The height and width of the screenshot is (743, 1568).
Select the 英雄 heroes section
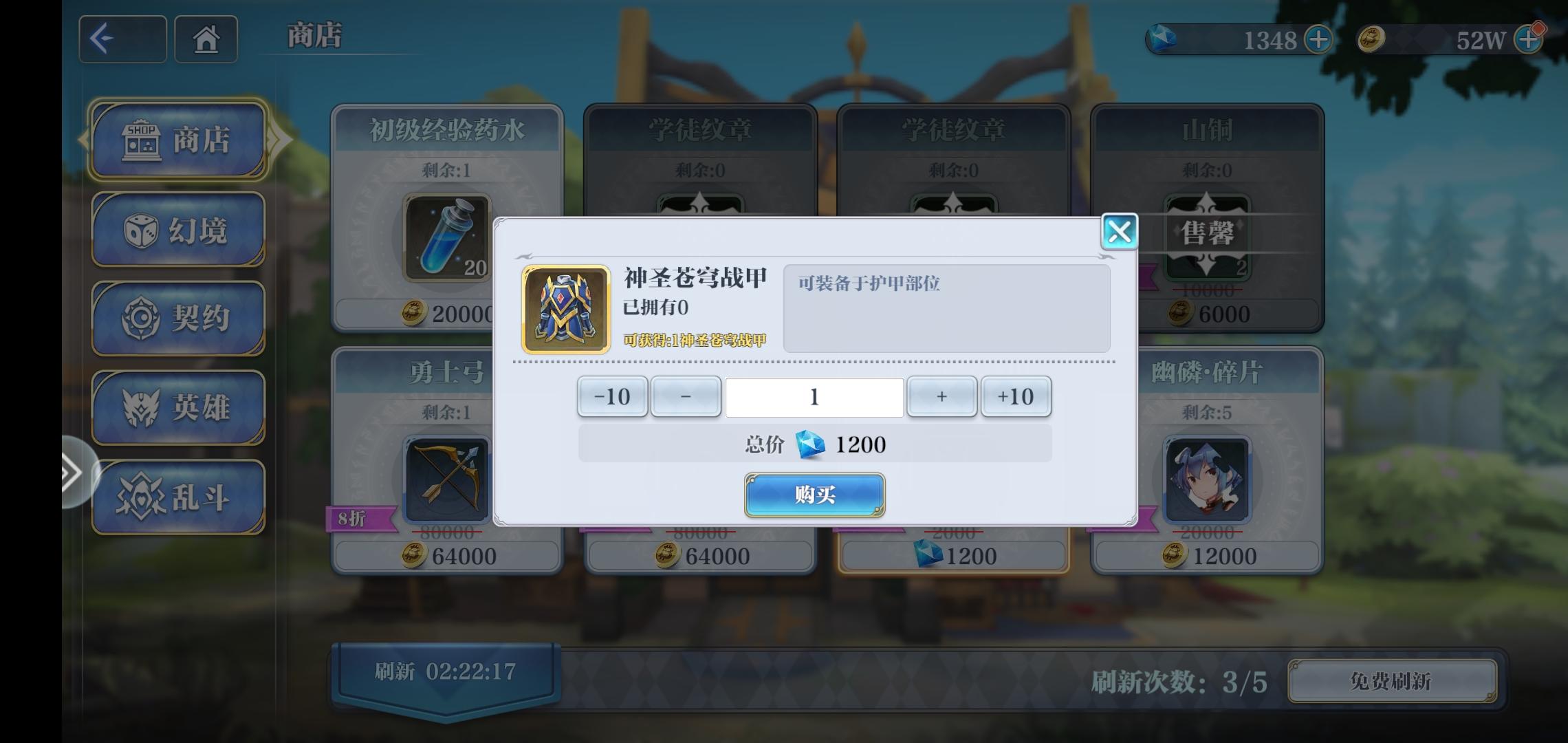coord(179,407)
